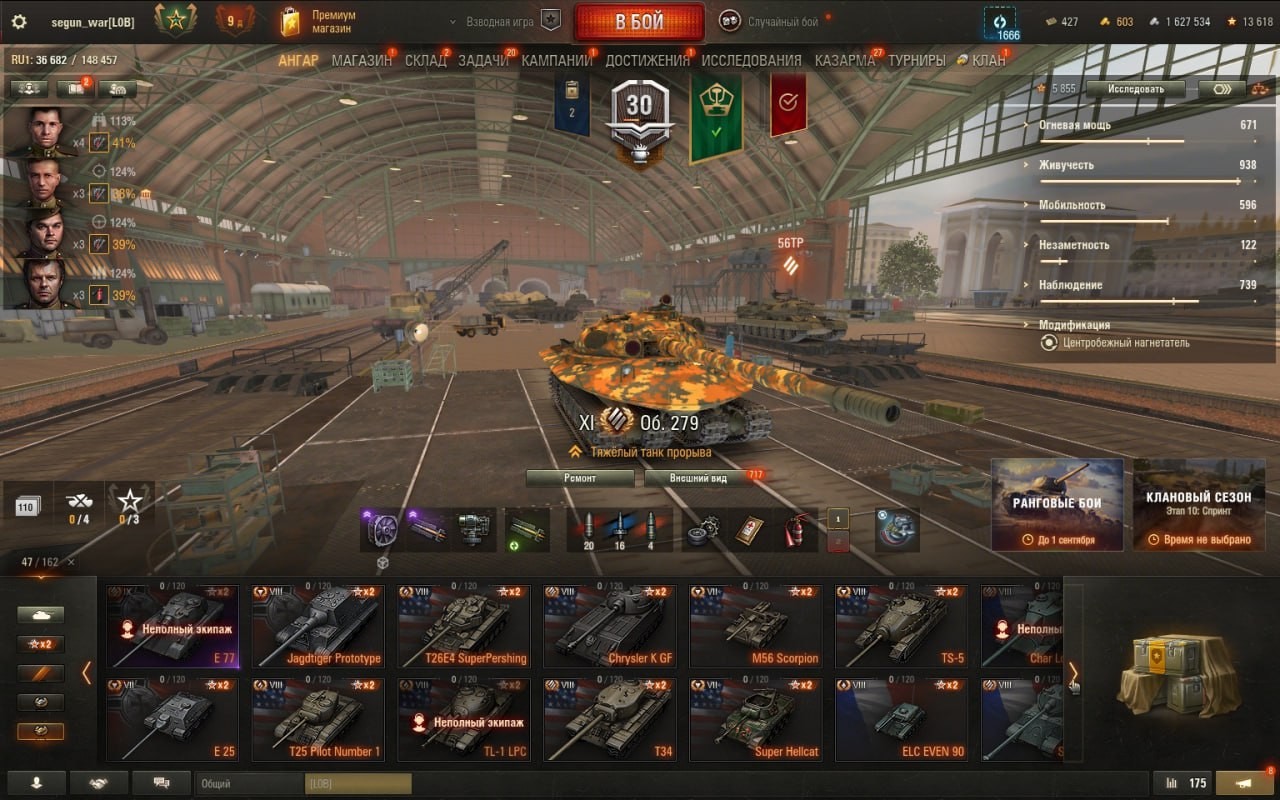This screenshot has height=800, width=1280.
Task: Click the Ремонт button
Action: click(580, 478)
